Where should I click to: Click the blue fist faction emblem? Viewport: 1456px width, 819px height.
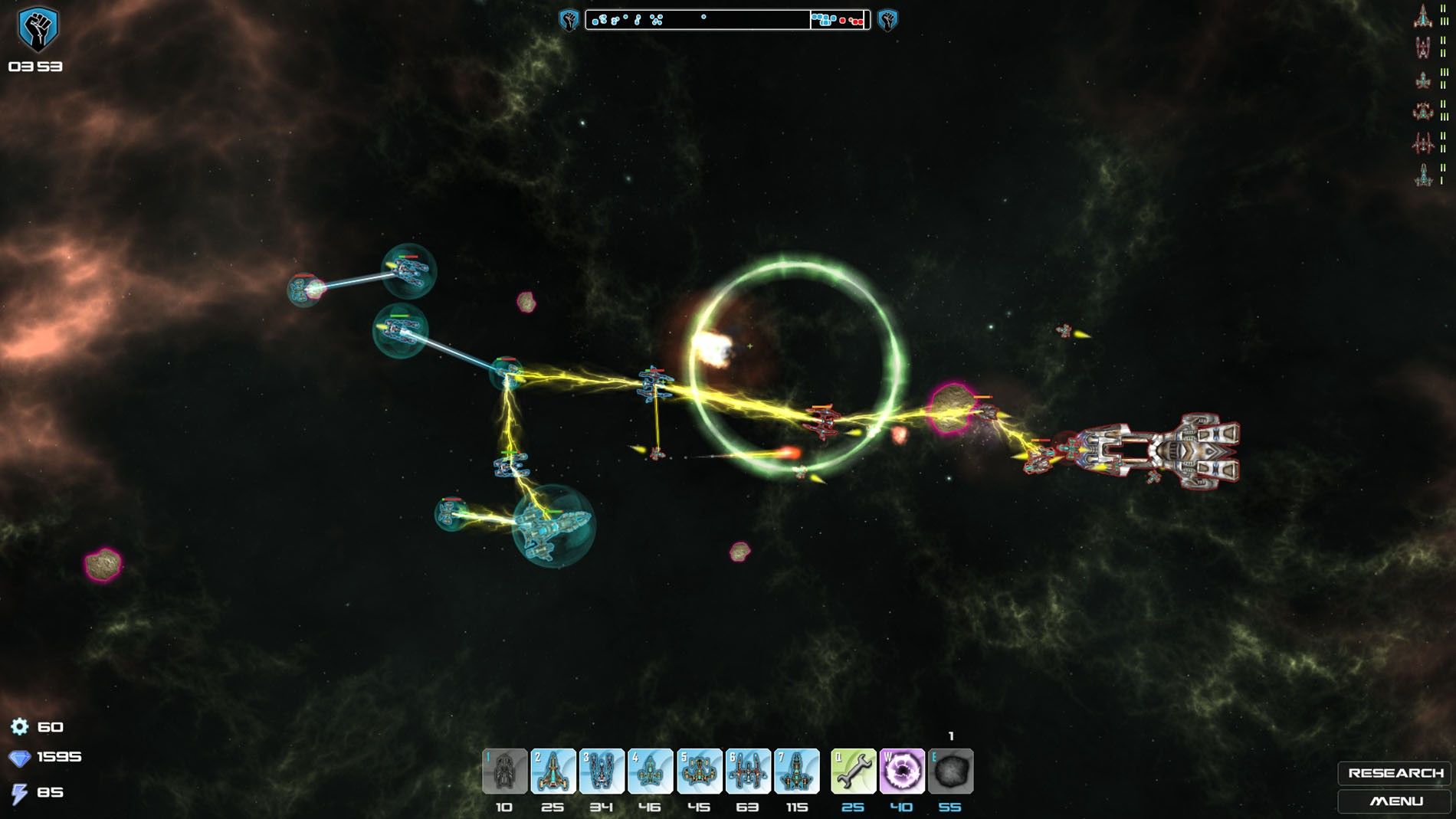pos(37,29)
